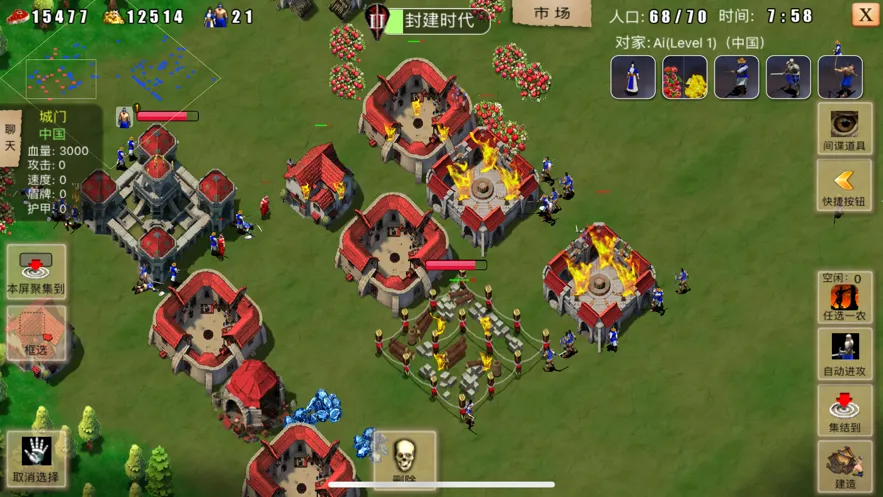This screenshot has width=883, height=497.
Task: Open the 建造 build menu
Action: click(844, 466)
